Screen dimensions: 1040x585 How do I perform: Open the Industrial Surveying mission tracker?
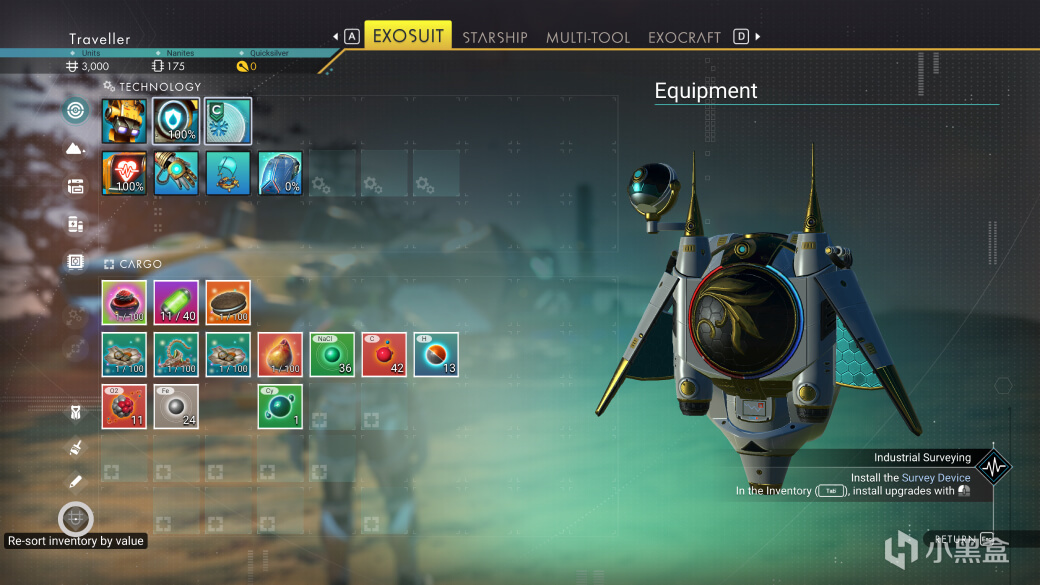coord(994,466)
